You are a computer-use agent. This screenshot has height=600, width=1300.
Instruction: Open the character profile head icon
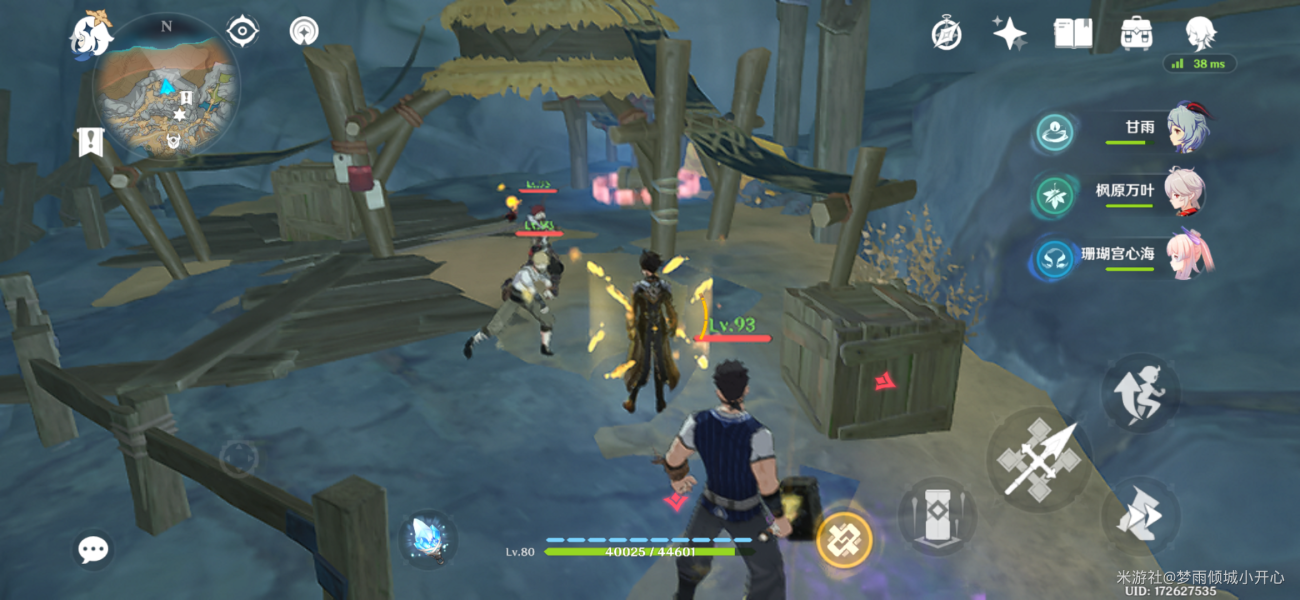(x=1200, y=34)
